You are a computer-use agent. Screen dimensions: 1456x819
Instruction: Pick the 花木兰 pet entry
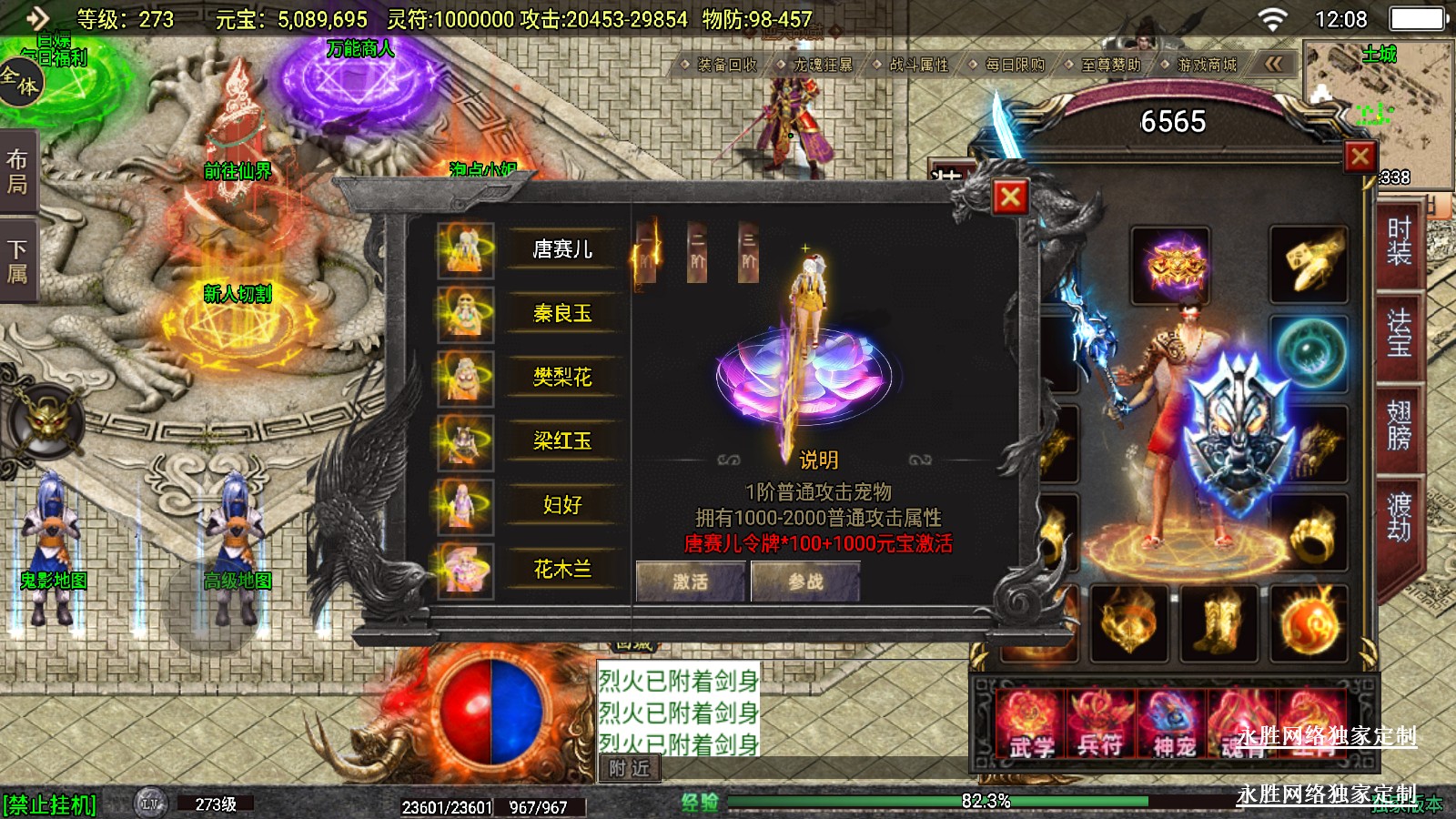561,570
